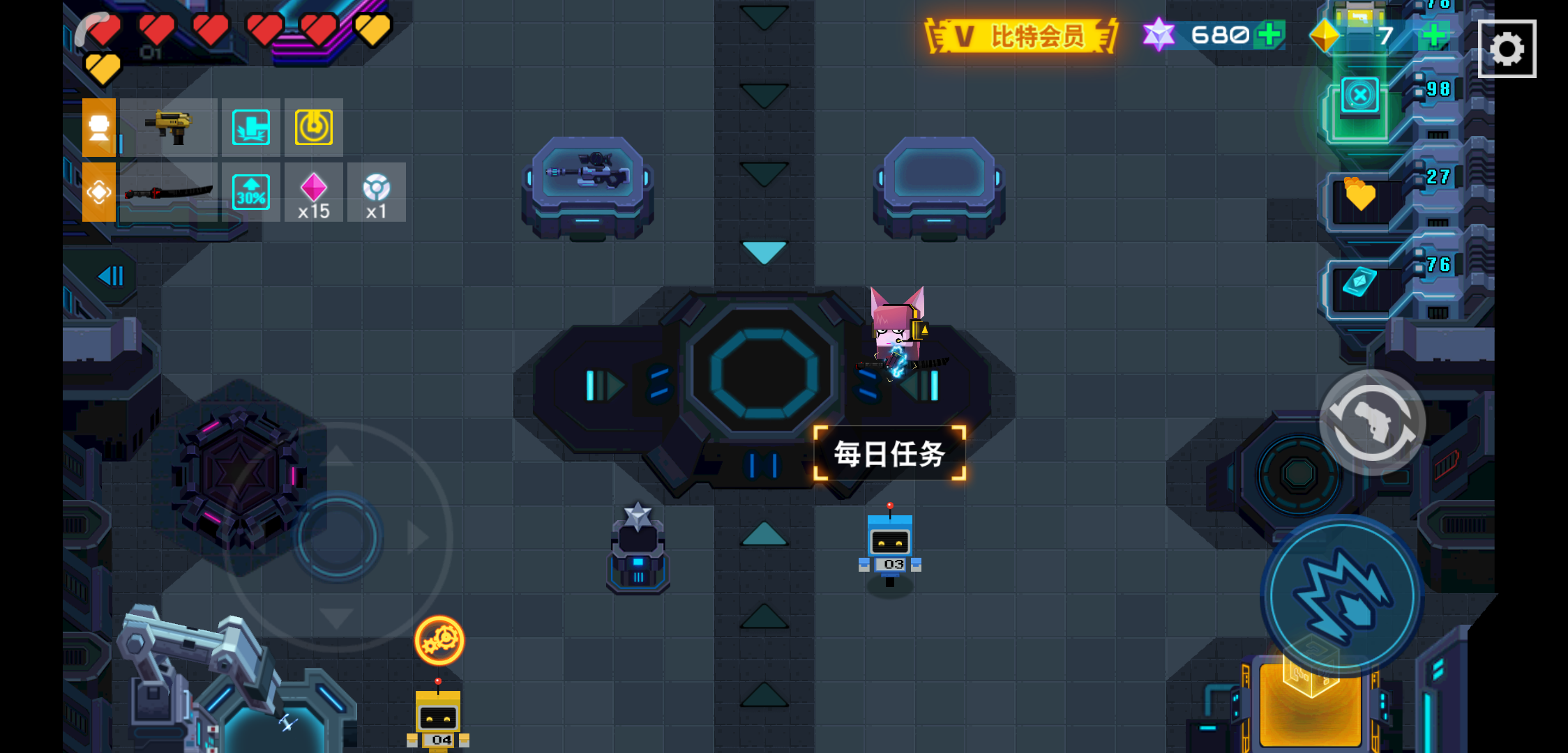The height and width of the screenshot is (753, 1568).
Task: Tap the character portrait toggle in loadout panel
Action: (x=99, y=127)
